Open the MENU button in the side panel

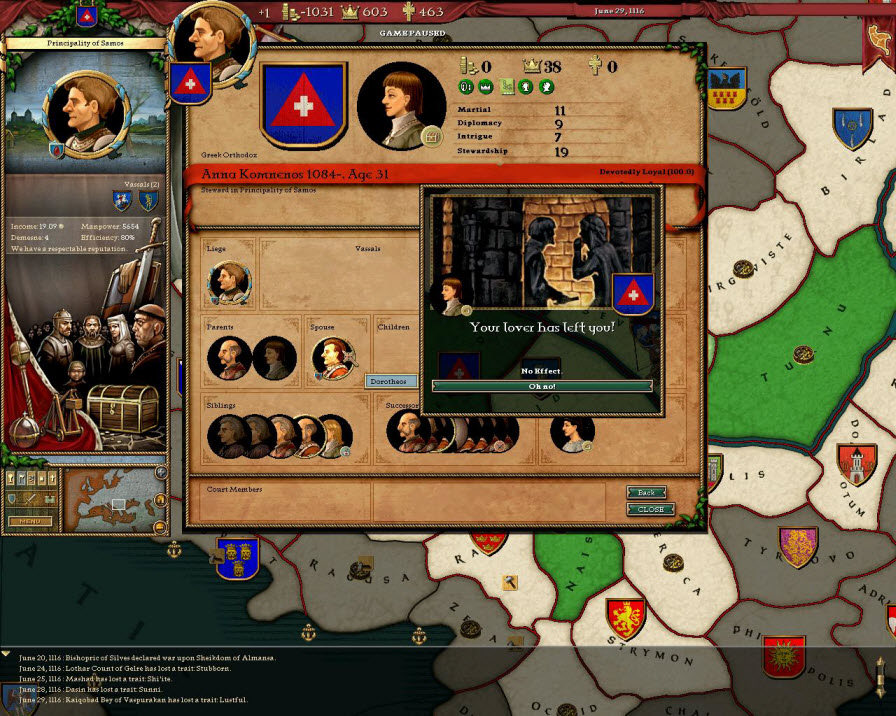point(28,521)
